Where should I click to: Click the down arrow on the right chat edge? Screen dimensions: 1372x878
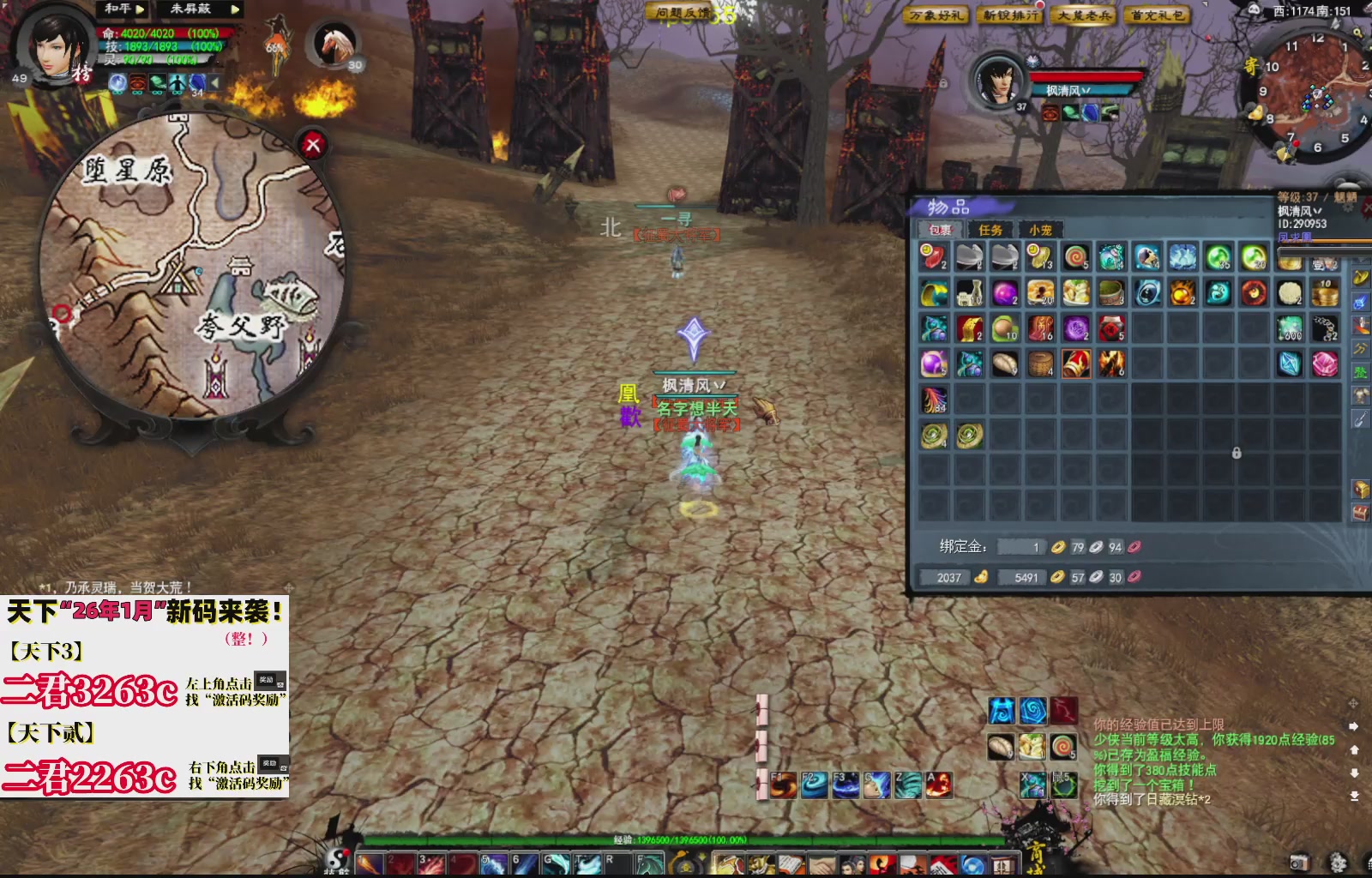pyautogui.click(x=1355, y=772)
